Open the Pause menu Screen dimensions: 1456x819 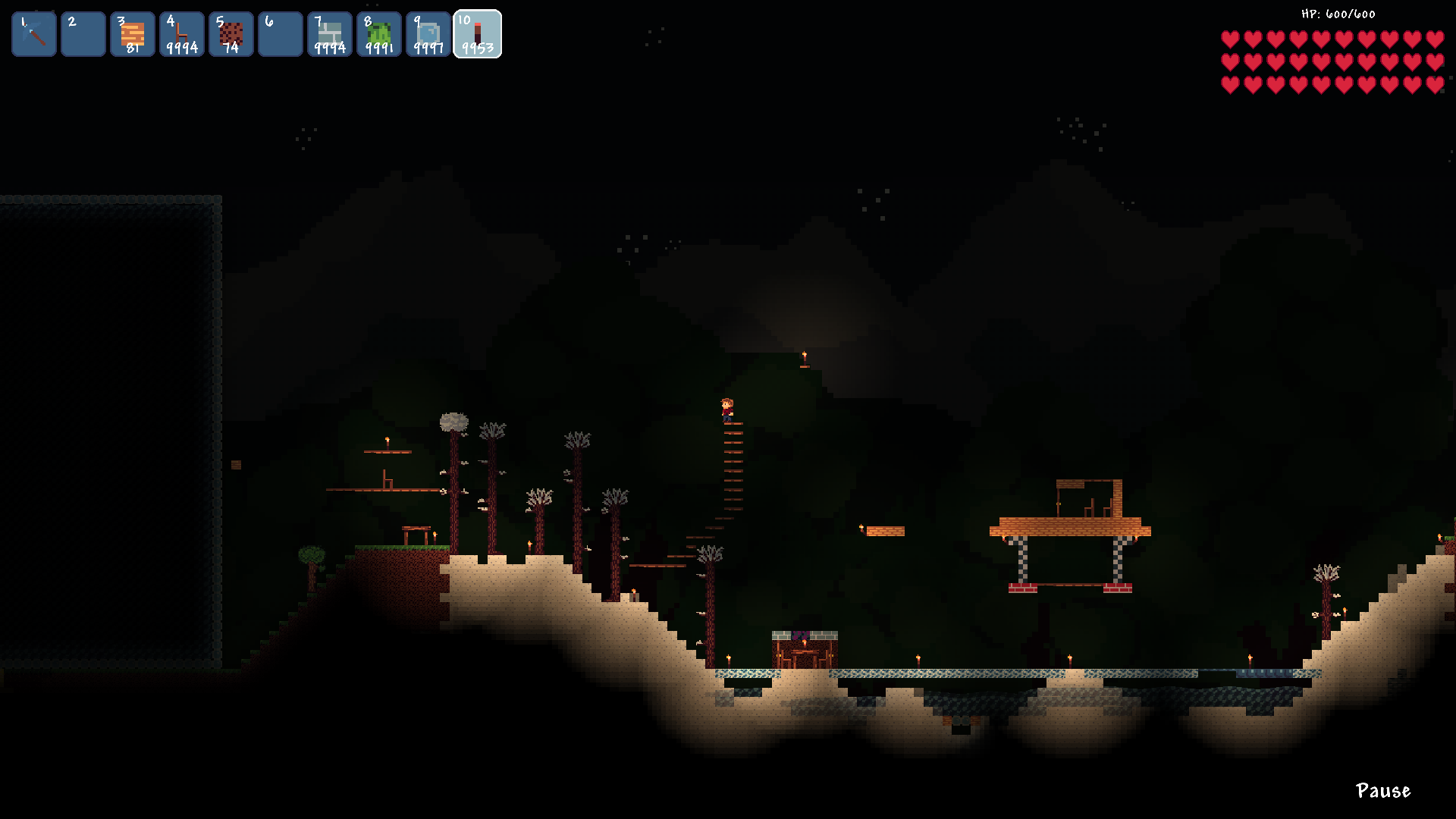[x=1382, y=791]
